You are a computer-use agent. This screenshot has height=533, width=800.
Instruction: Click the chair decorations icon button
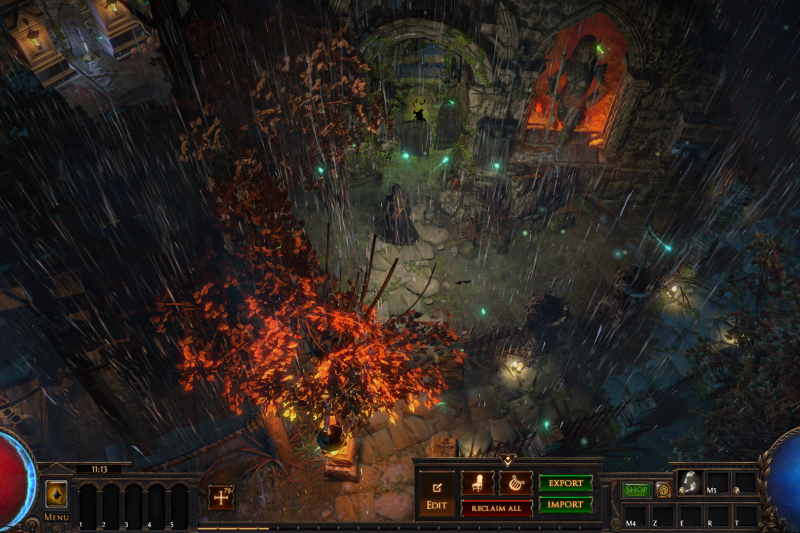pyautogui.click(x=477, y=483)
